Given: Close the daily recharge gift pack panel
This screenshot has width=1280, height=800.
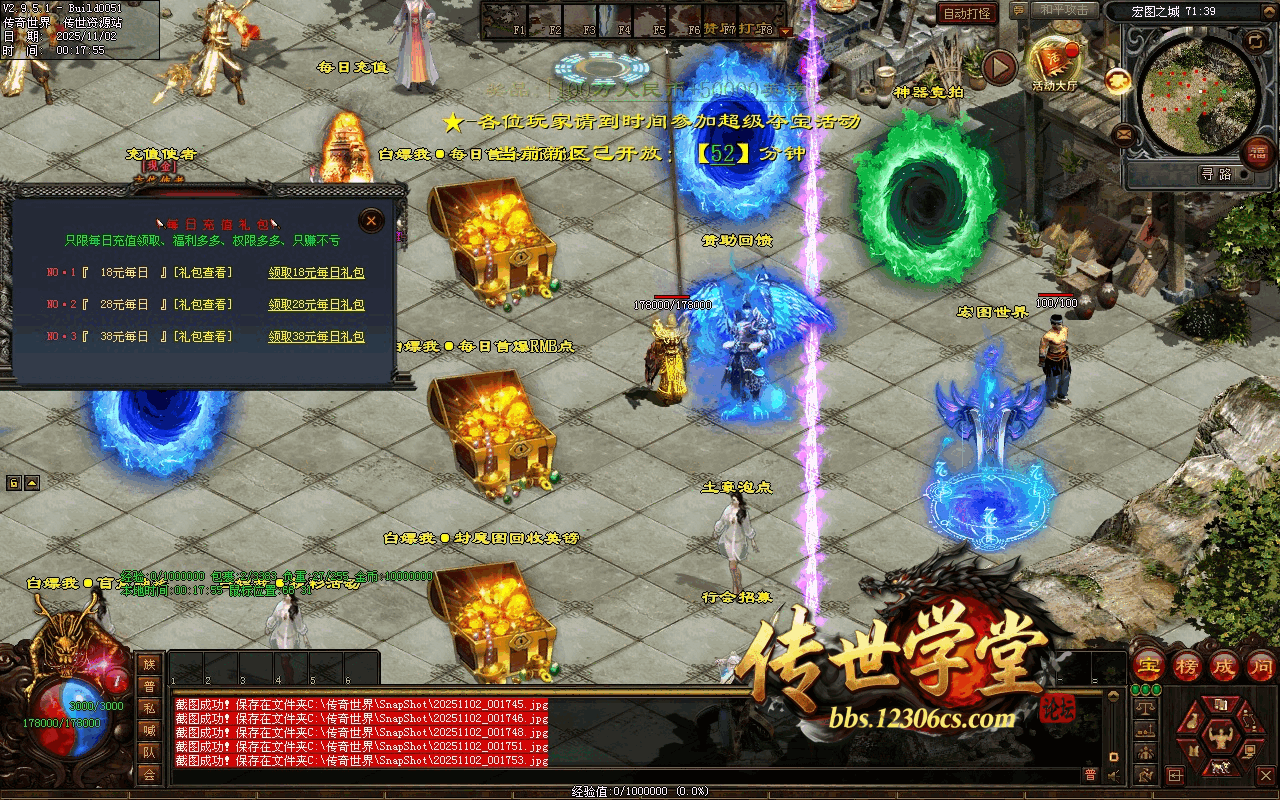Looking at the screenshot, I should pyautogui.click(x=371, y=220).
